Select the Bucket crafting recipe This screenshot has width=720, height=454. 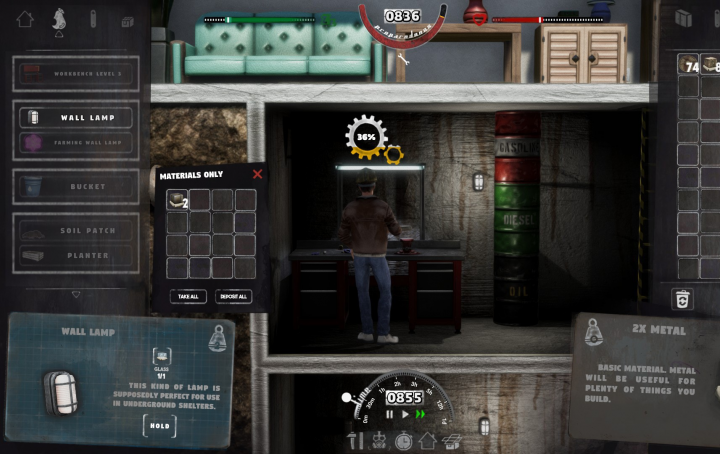(76, 186)
